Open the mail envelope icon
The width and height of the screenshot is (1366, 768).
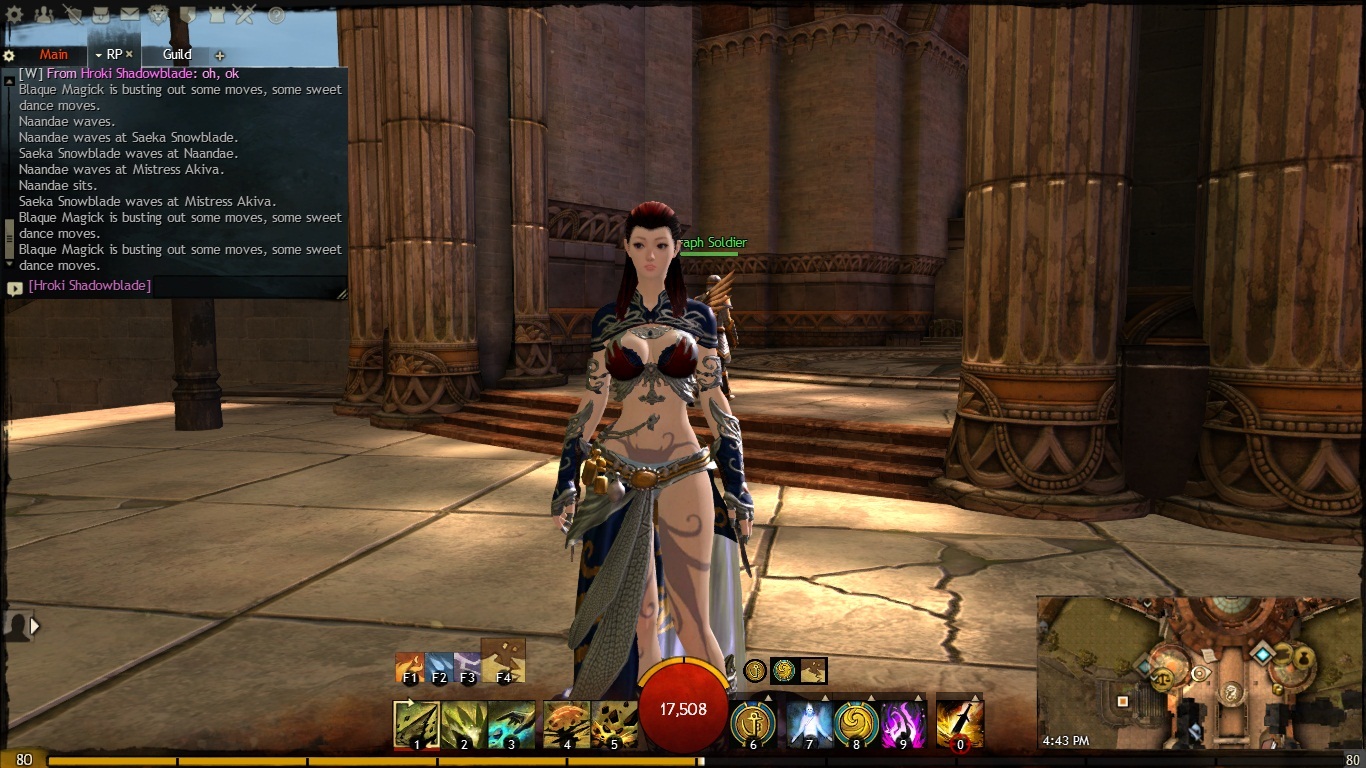pyautogui.click(x=130, y=15)
